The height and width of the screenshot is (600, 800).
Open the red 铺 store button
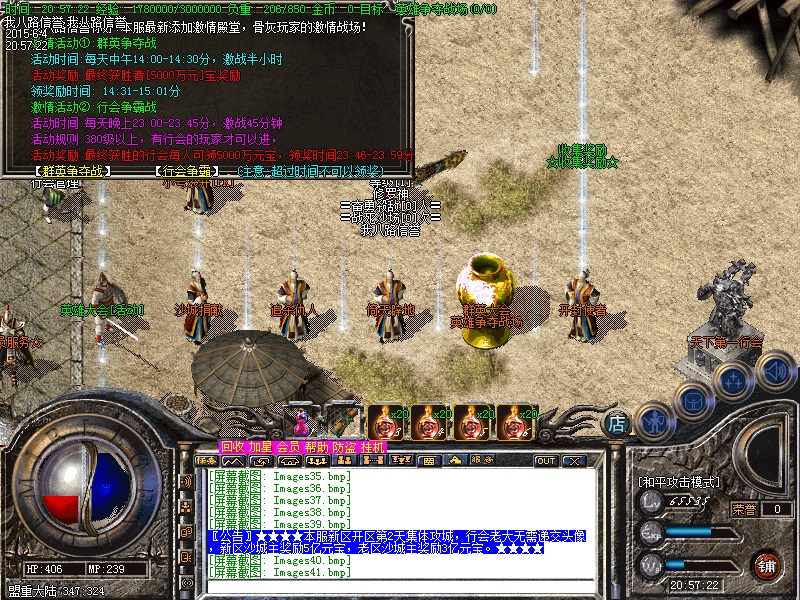pyautogui.click(x=766, y=564)
